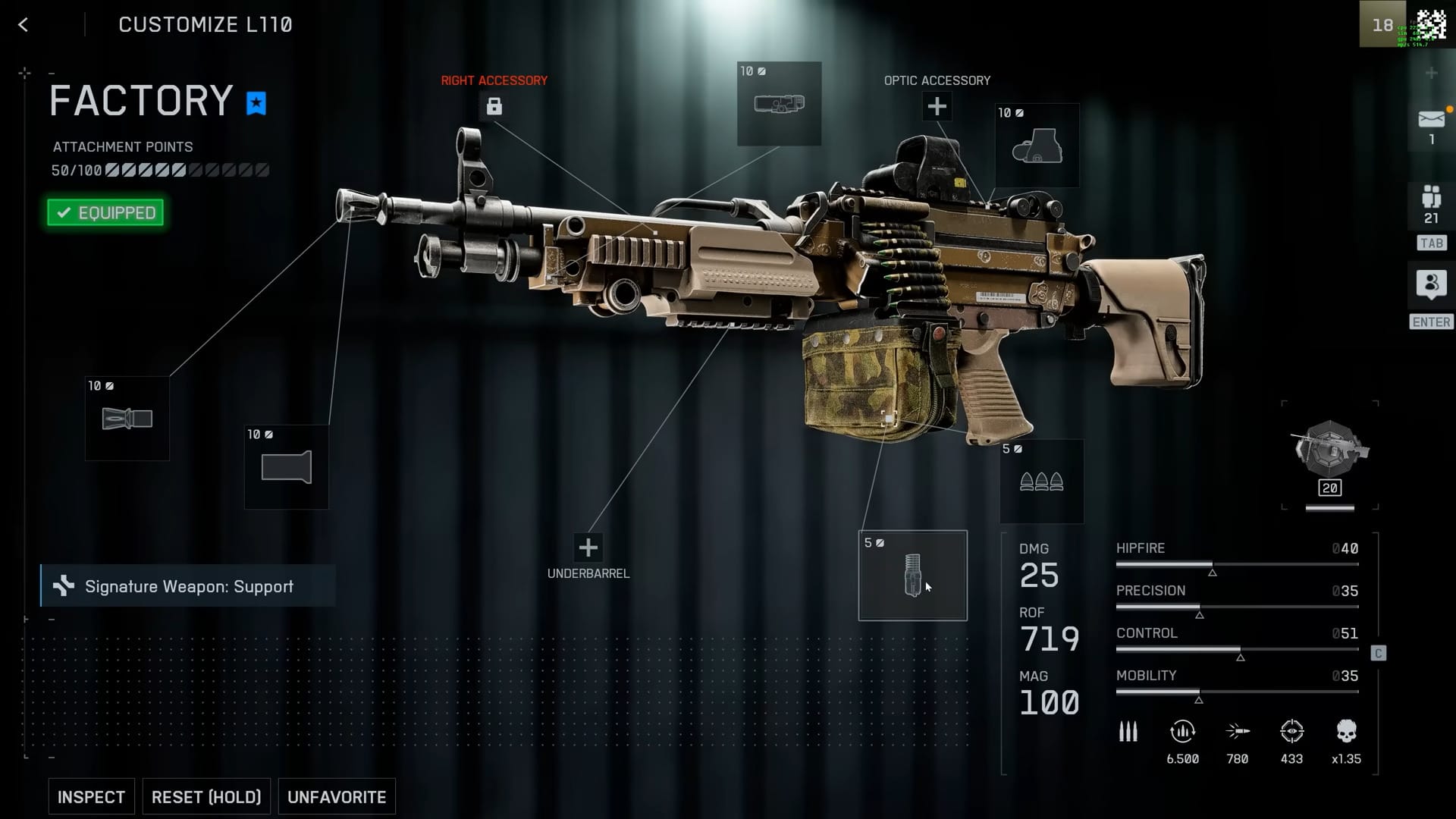View Signature Weapon: Support info
Viewport: 1456px width, 819px height.
pyautogui.click(x=188, y=586)
